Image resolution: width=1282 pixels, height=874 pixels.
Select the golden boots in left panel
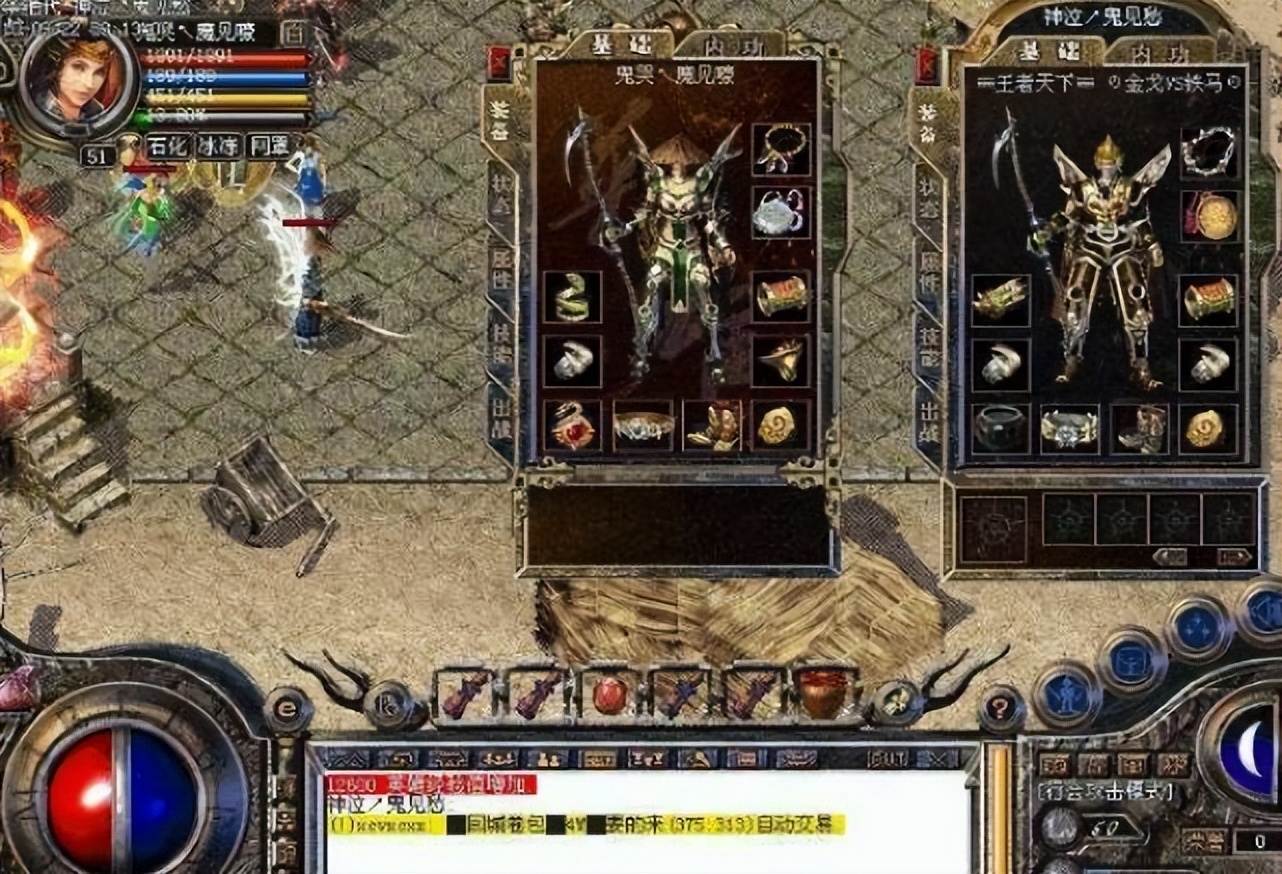point(712,425)
